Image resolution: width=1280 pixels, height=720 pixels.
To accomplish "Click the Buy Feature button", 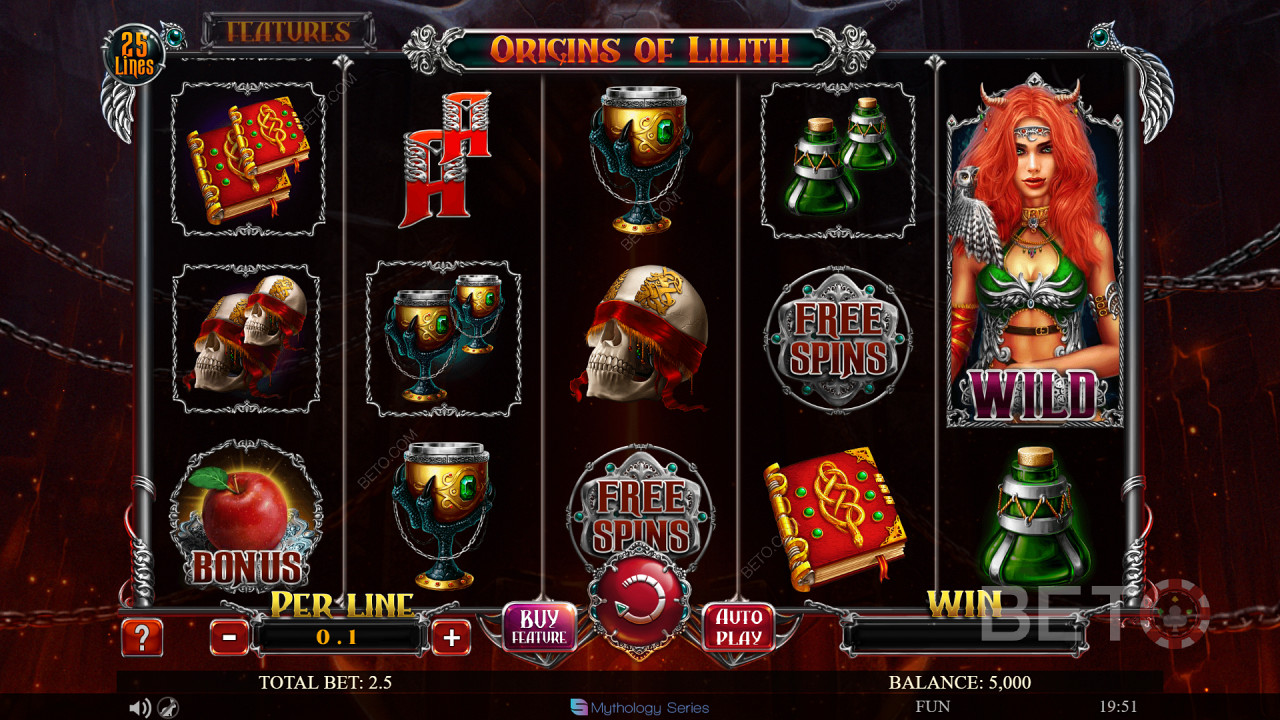I will [539, 627].
